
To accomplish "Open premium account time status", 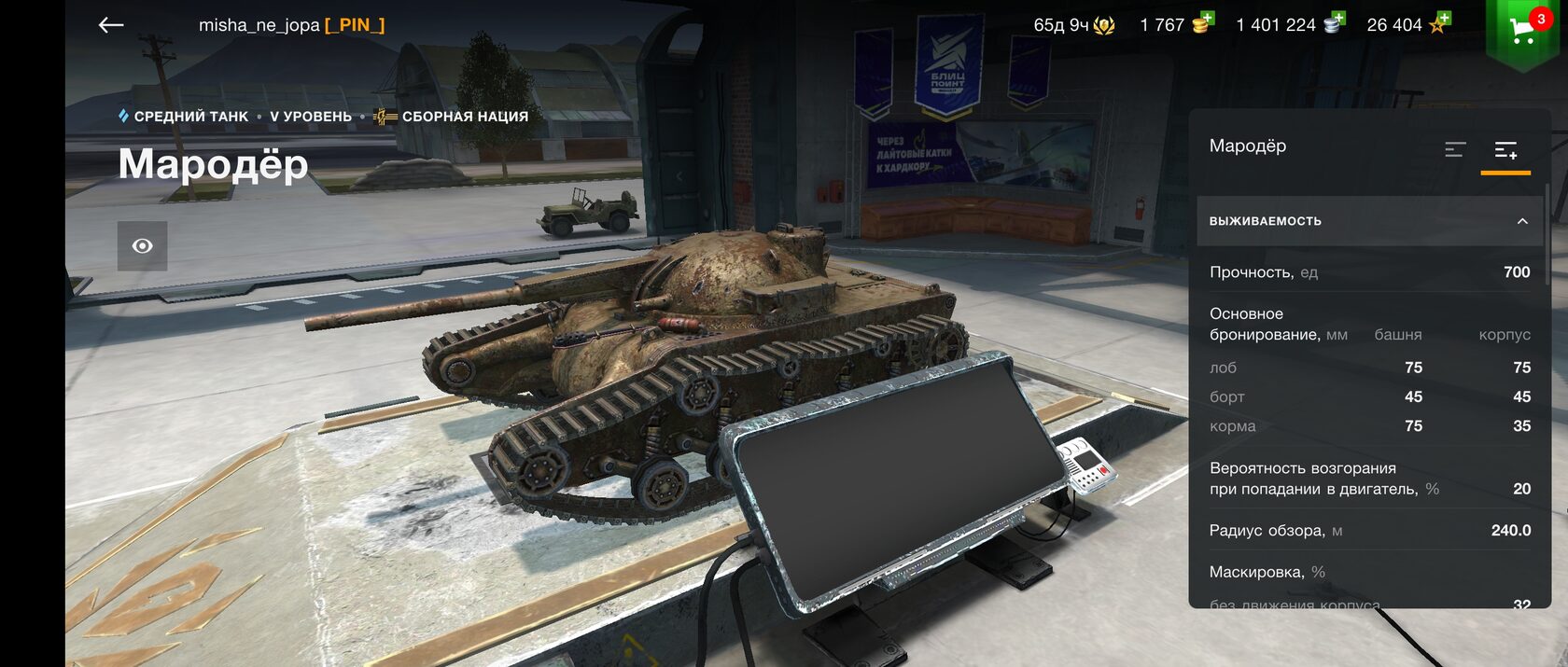I will (x=1073, y=25).
